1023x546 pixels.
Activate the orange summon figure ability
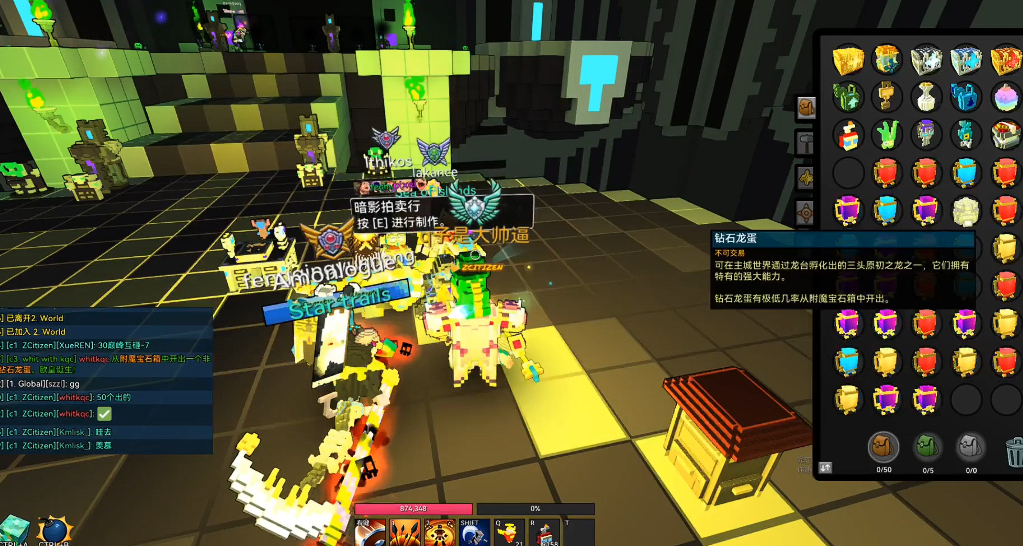pos(440,532)
